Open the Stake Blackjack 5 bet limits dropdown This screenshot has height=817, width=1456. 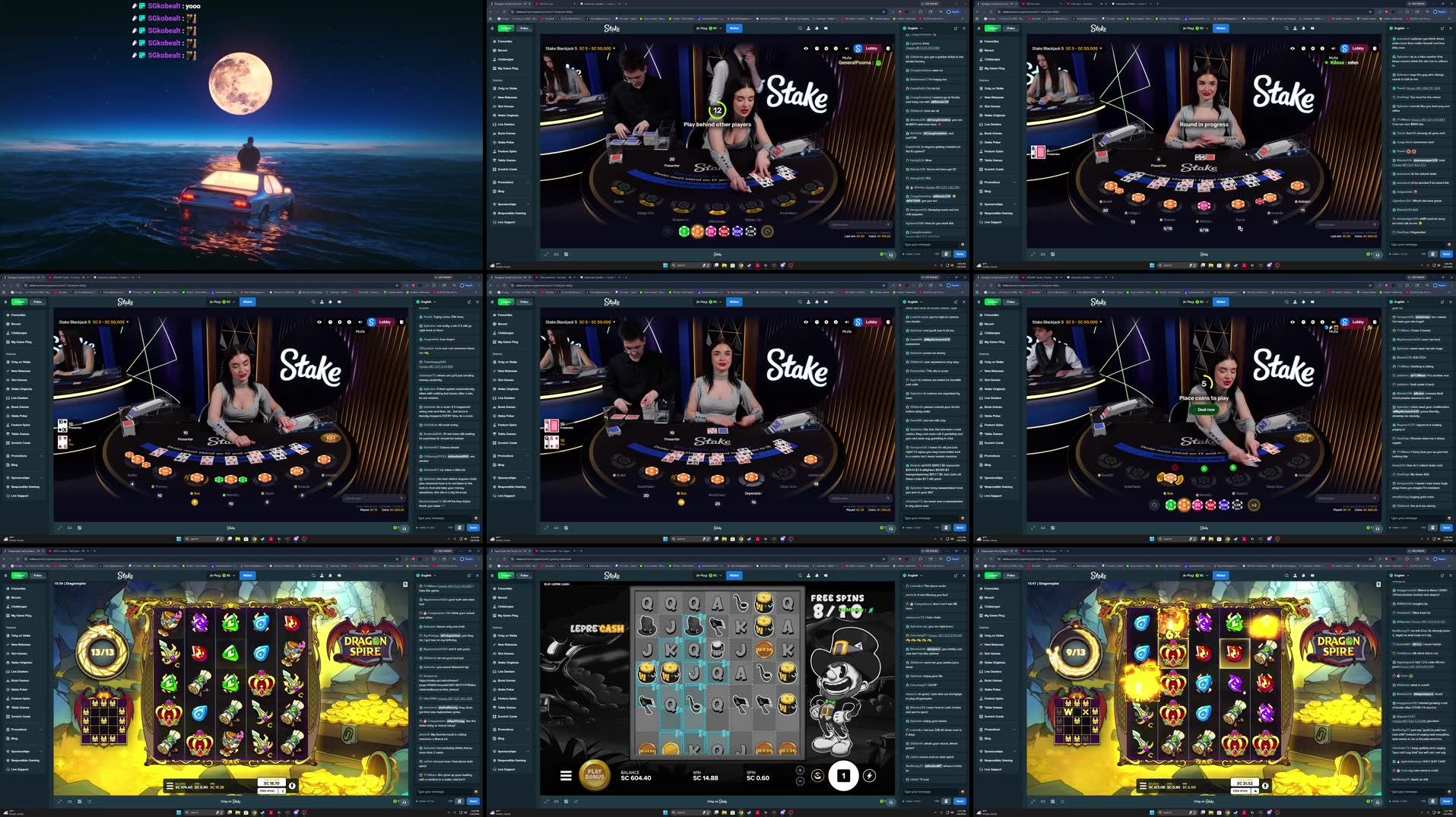tap(614, 48)
